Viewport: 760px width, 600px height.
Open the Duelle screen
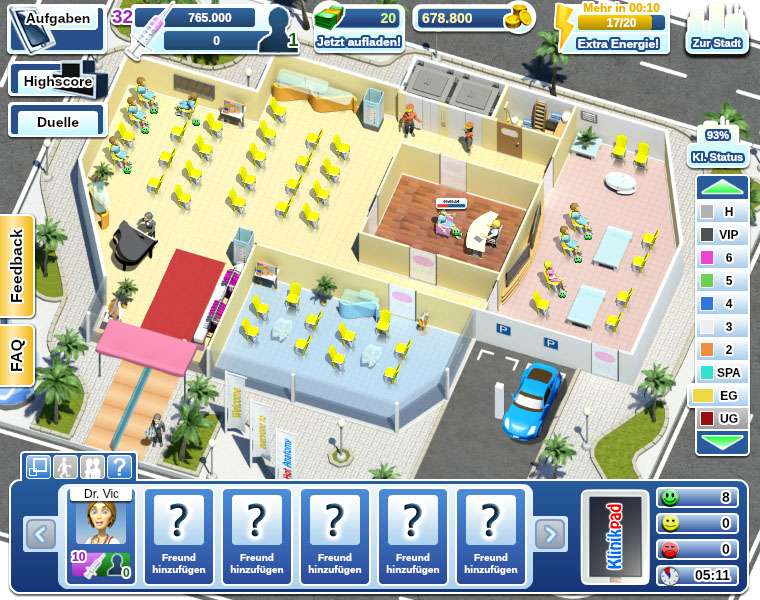(58, 120)
